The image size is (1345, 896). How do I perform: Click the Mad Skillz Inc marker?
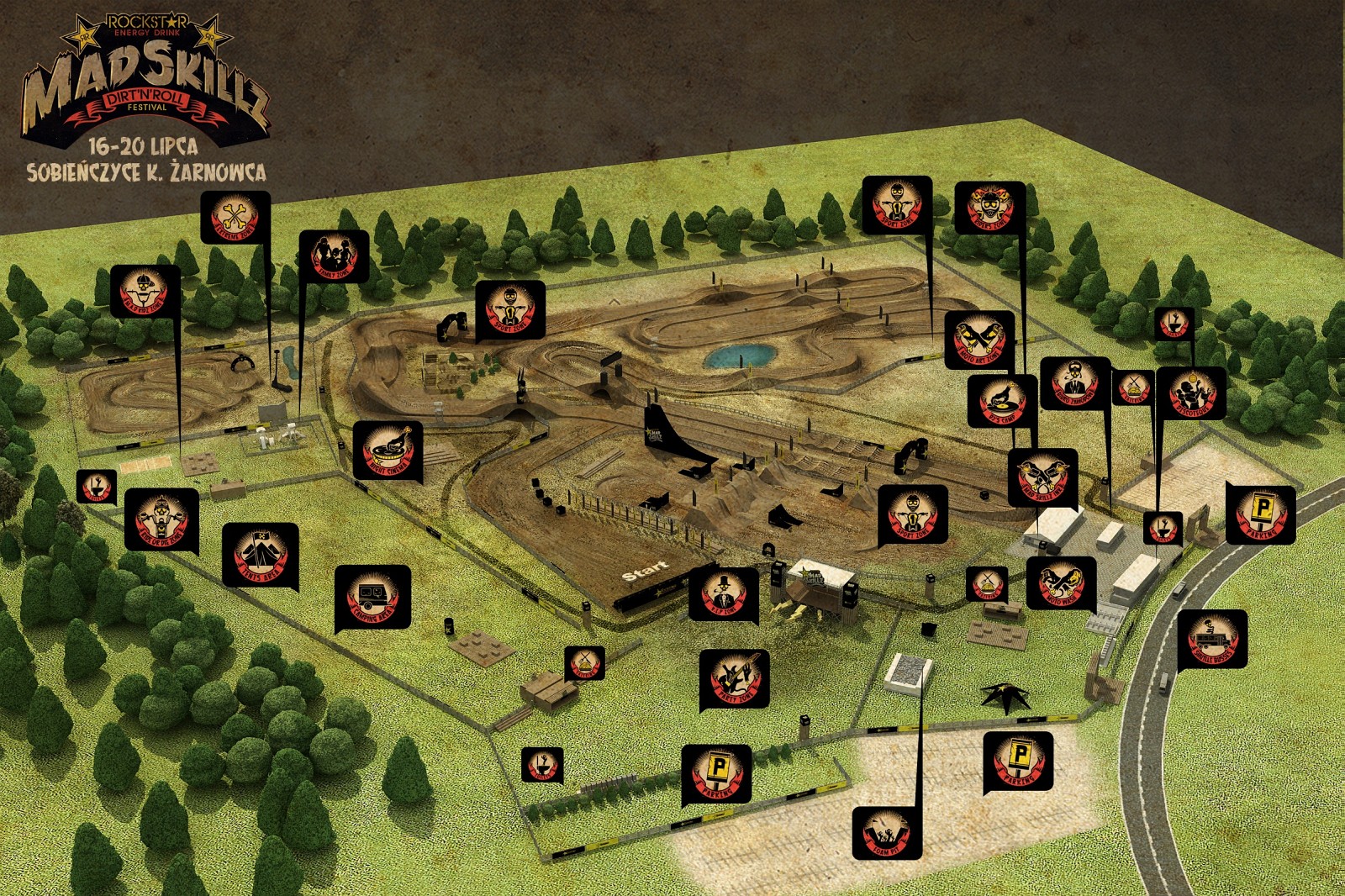[x=1043, y=477]
